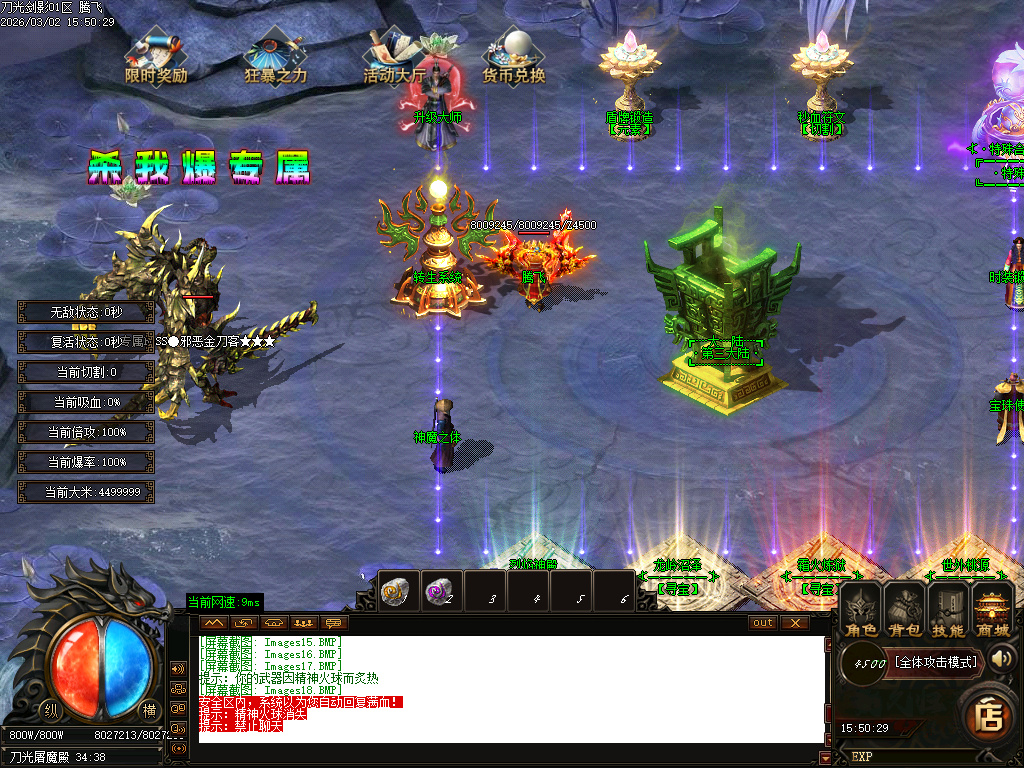The width and height of the screenshot is (1024, 768).
Task: Select the speech-bubble chat channel tab
Action: tap(332, 622)
